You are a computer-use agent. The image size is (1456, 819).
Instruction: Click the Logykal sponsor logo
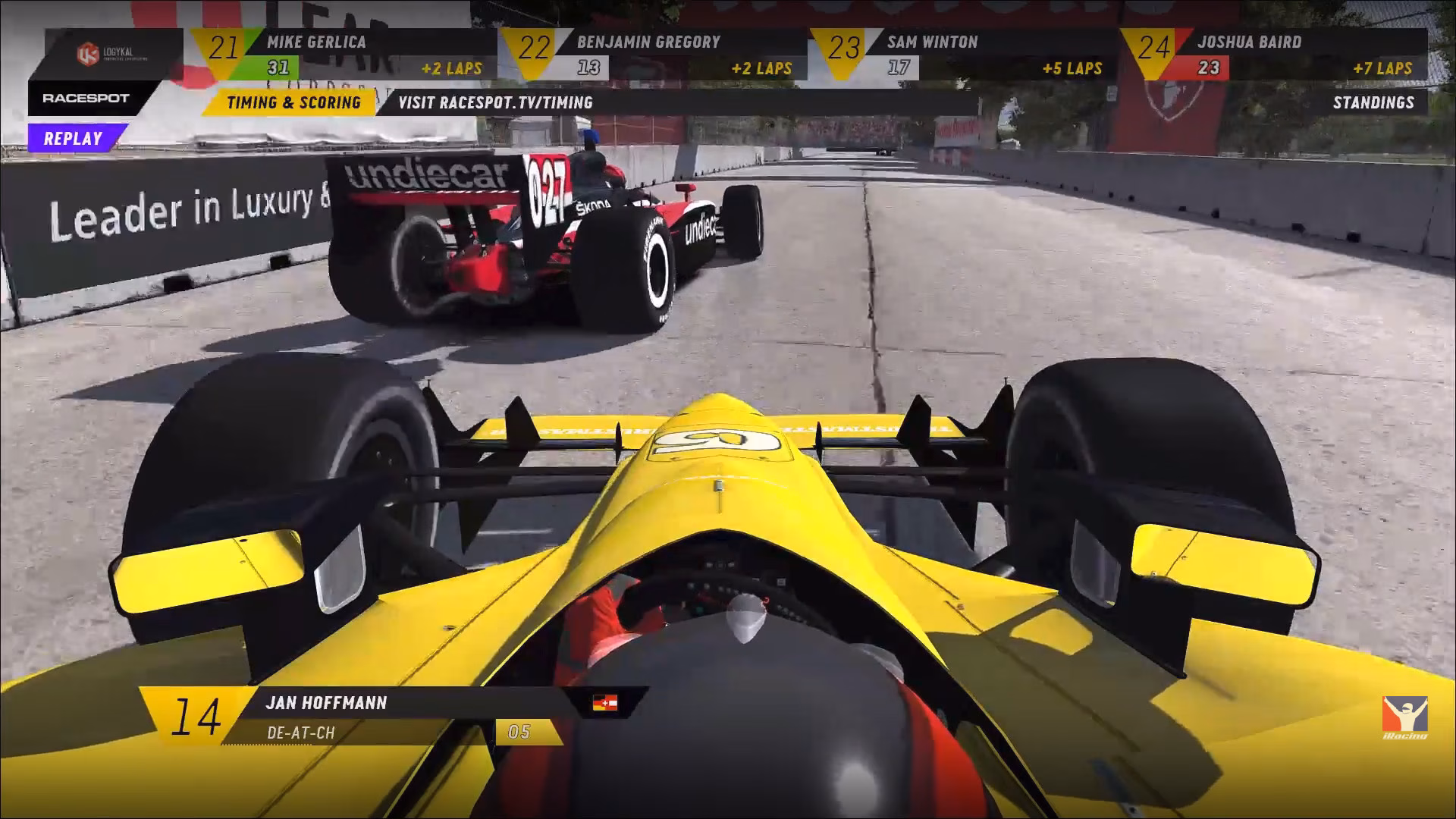point(112,54)
